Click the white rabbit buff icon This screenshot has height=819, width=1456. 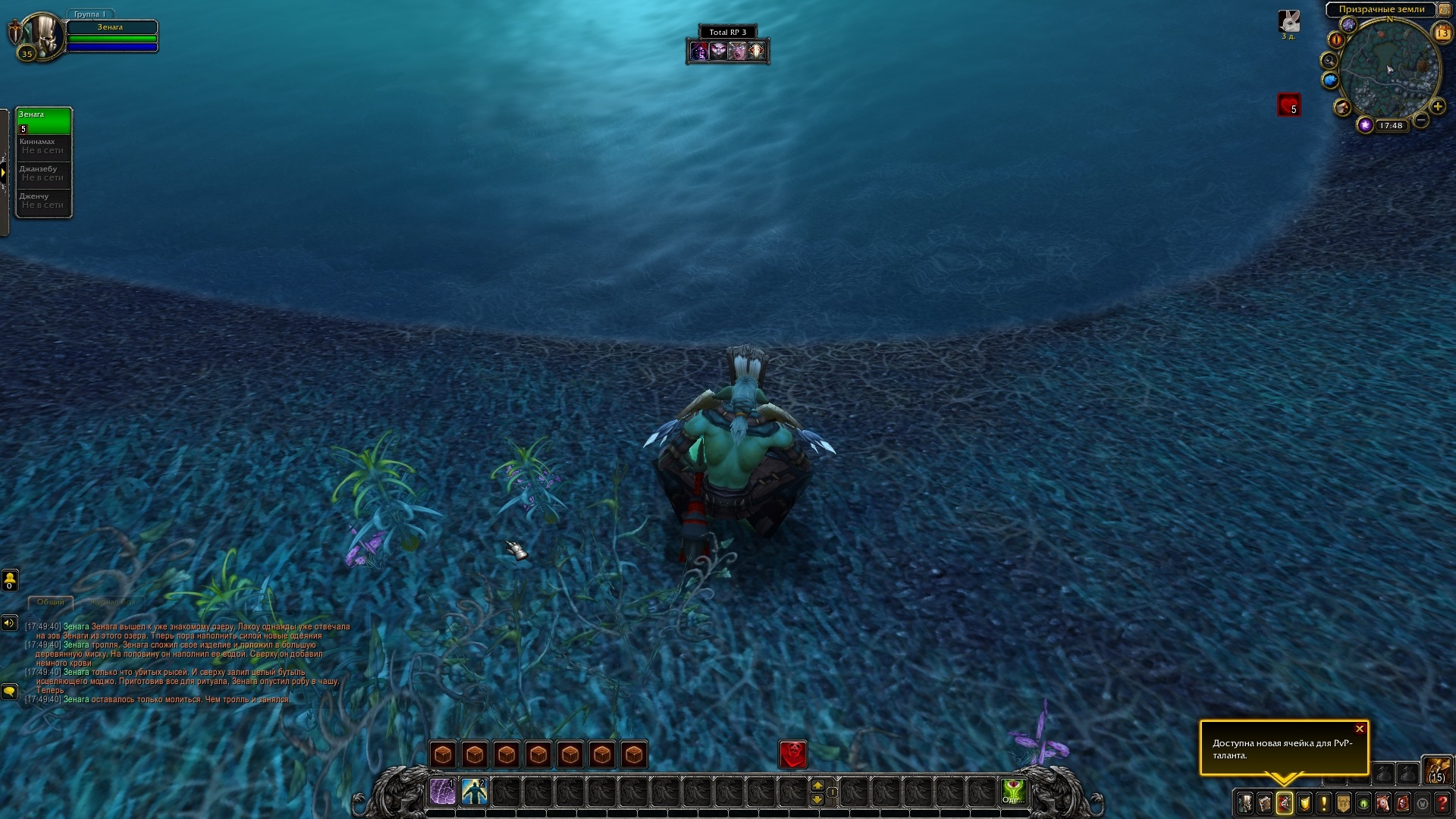(1289, 21)
